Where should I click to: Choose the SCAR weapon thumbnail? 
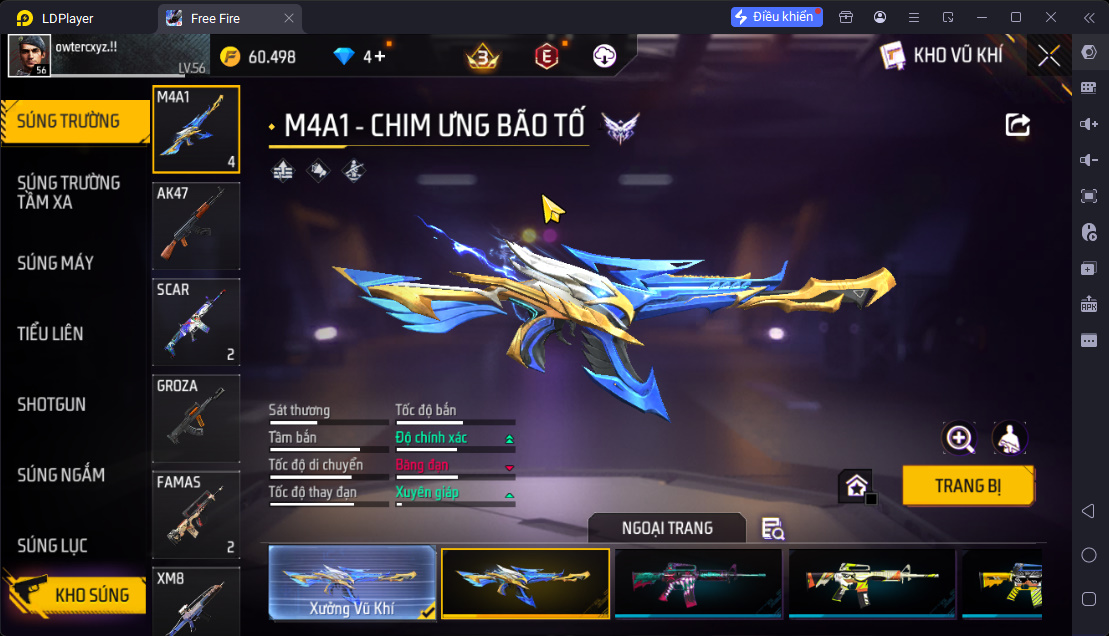[x=196, y=322]
